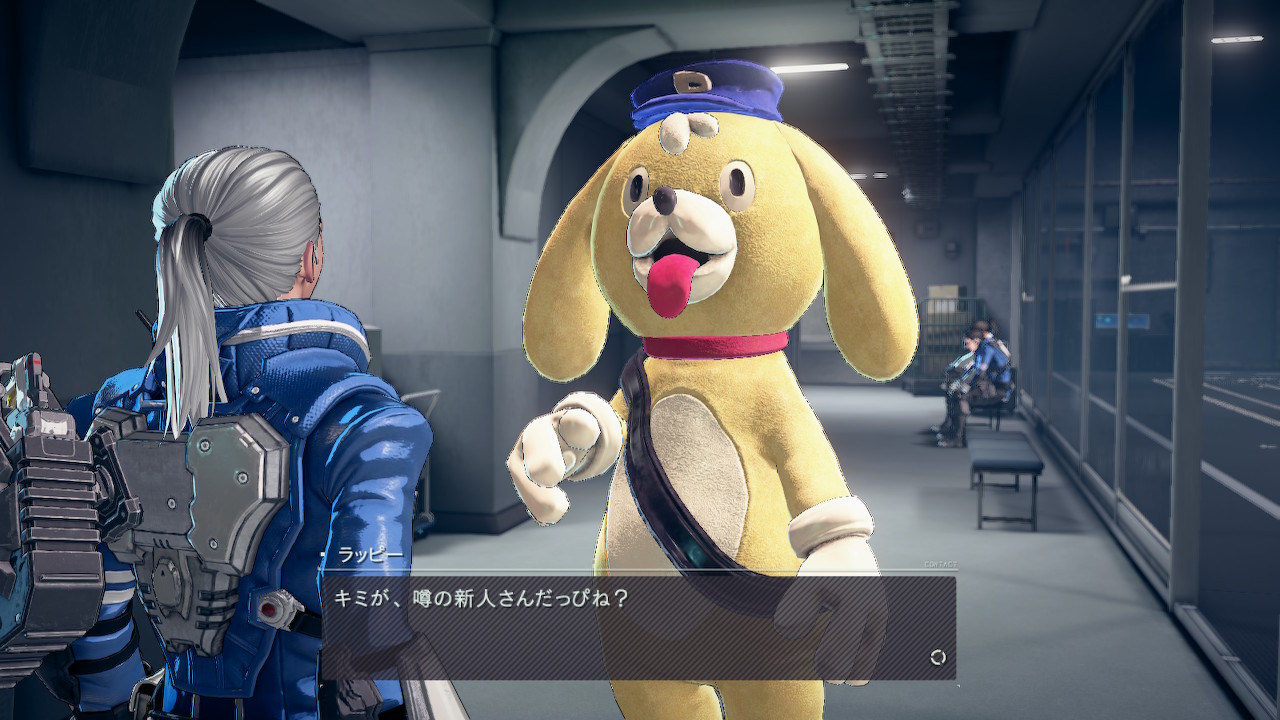1280x720 pixels.
Task: Advance Lappy's dialogue text box
Action: tap(638, 627)
